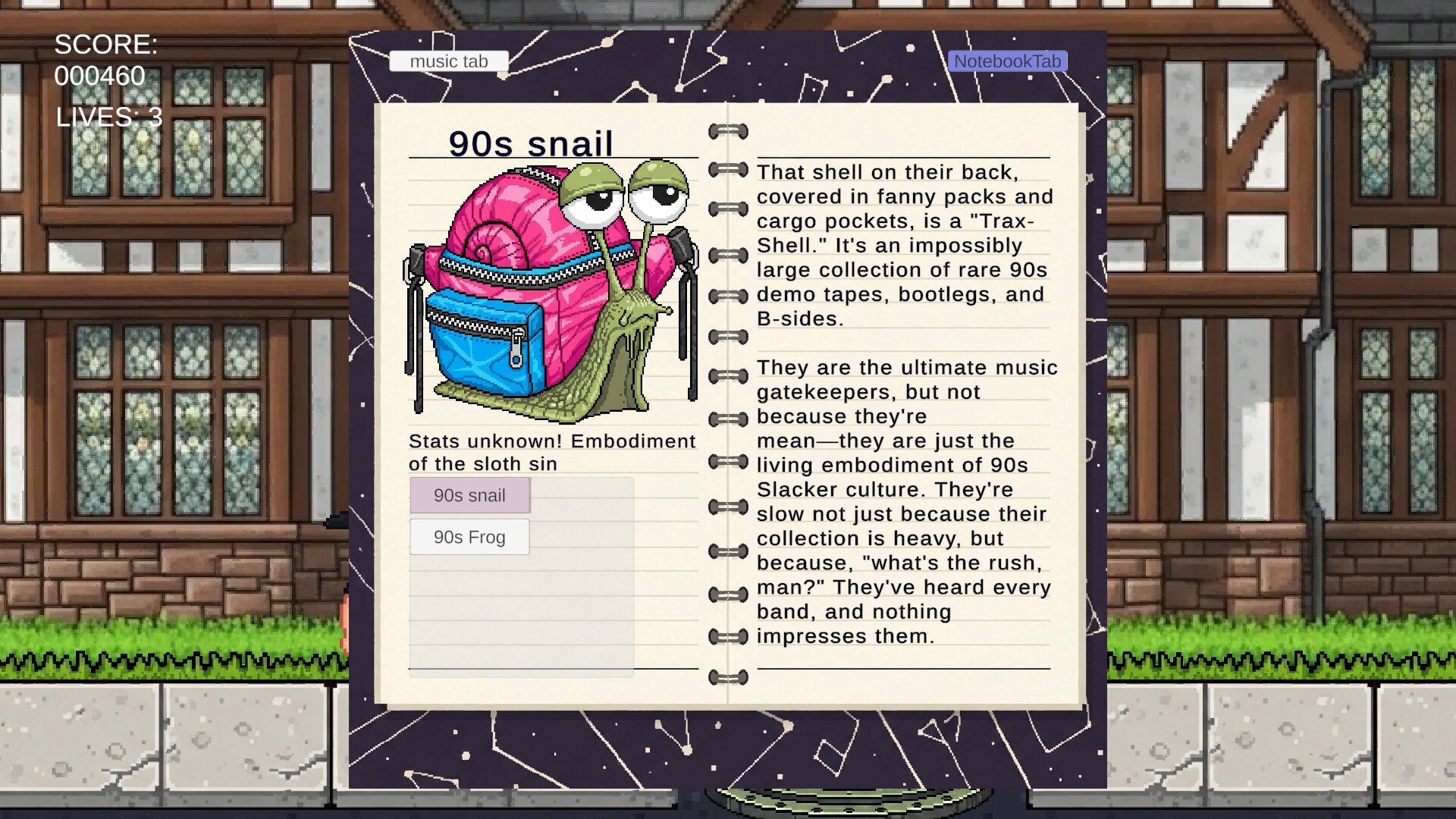Click the SCORE counter display
The image size is (1456, 819).
tap(104, 61)
